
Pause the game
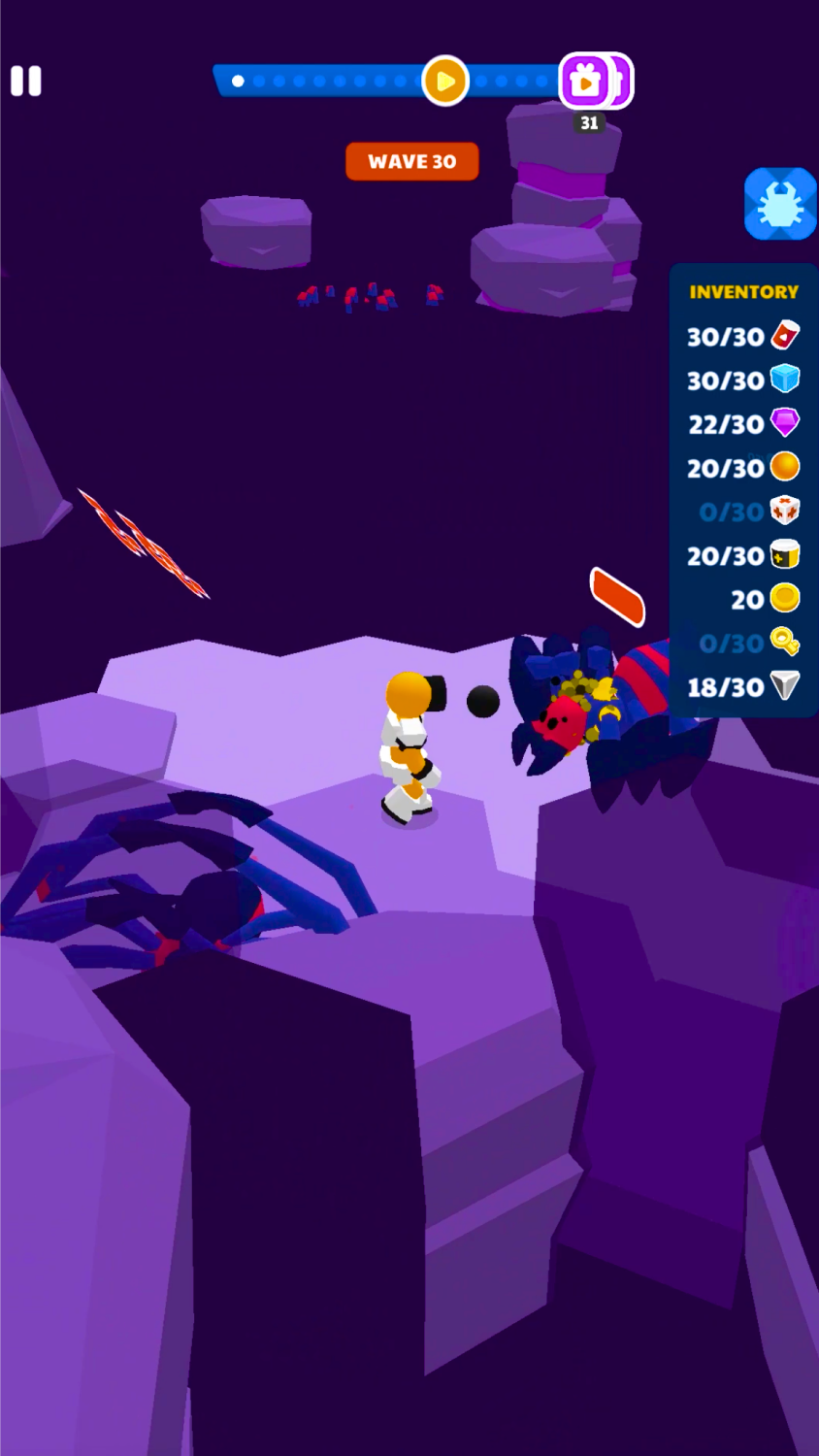coord(26,81)
